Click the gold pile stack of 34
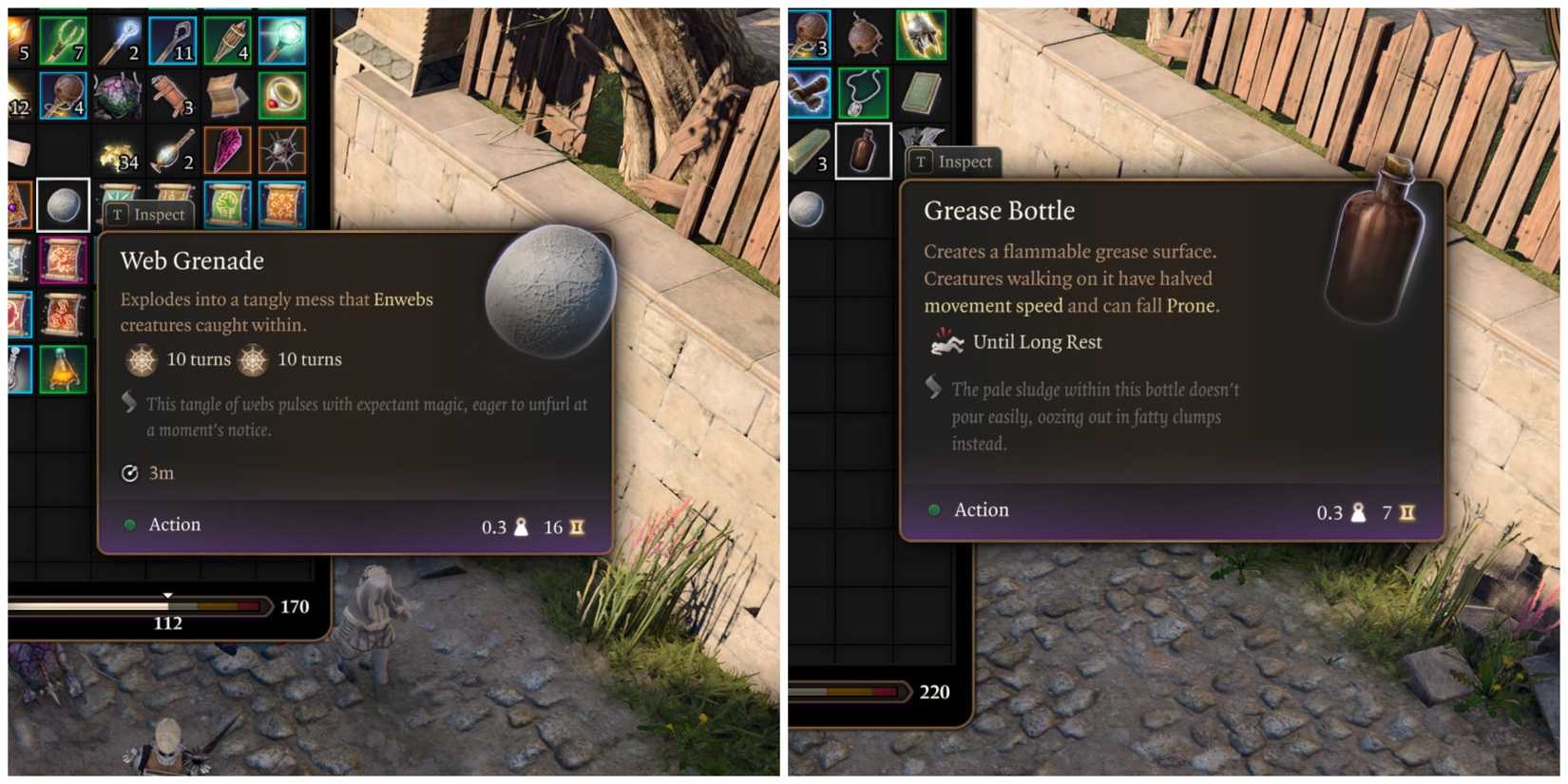The width and height of the screenshot is (1568, 784). click(x=119, y=156)
